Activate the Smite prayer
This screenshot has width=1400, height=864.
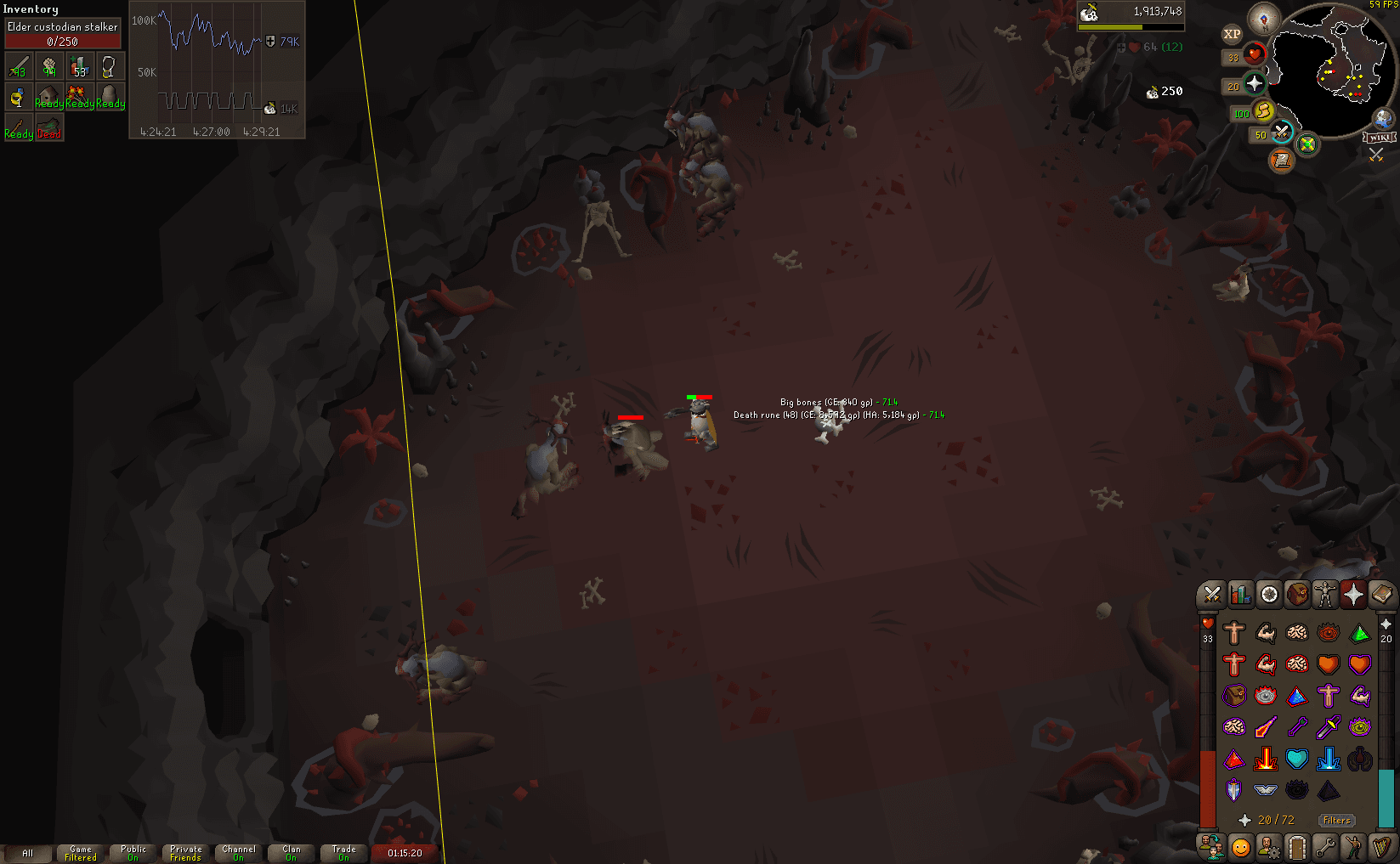(x=1327, y=760)
